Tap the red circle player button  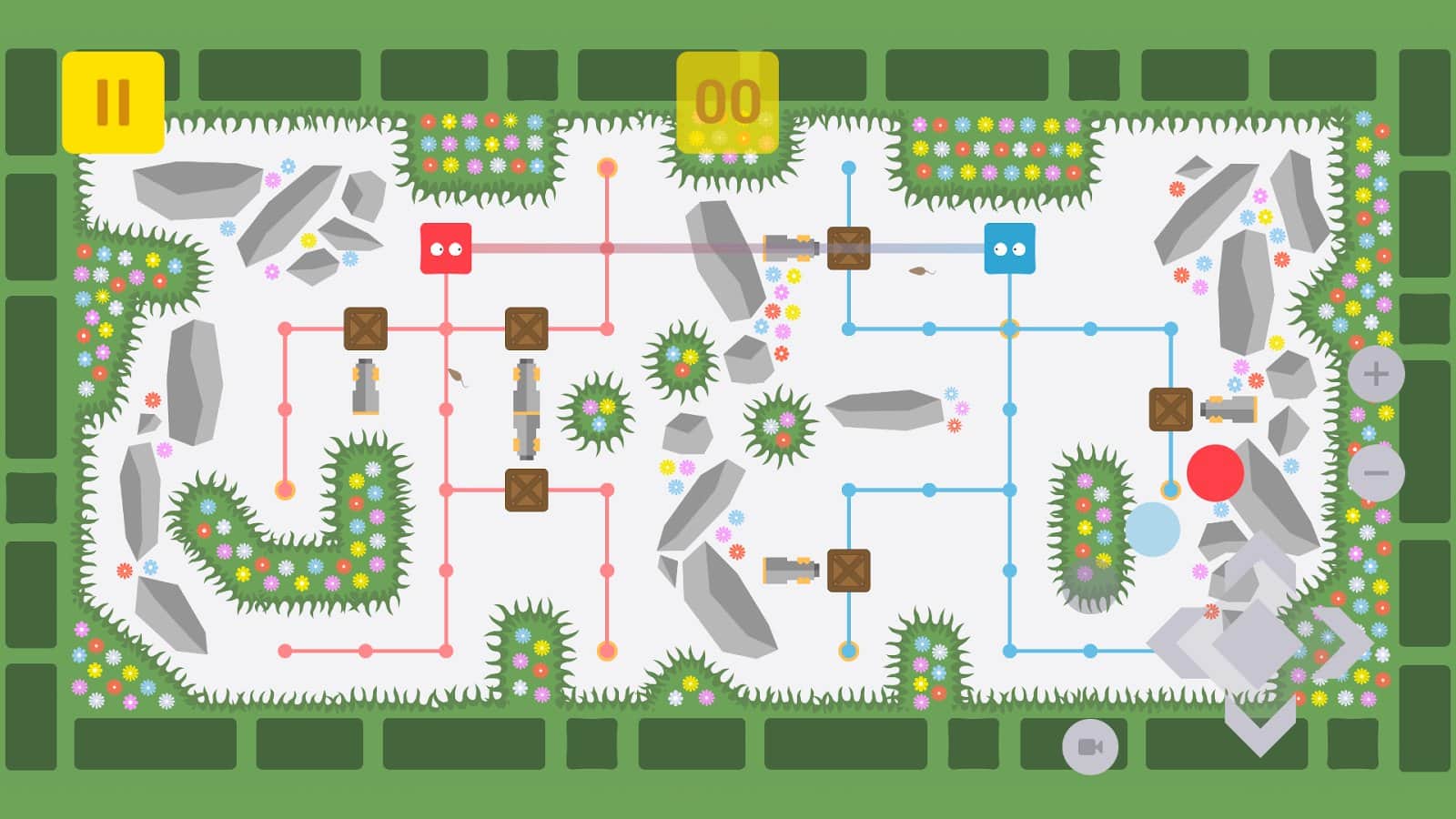coord(1215,472)
